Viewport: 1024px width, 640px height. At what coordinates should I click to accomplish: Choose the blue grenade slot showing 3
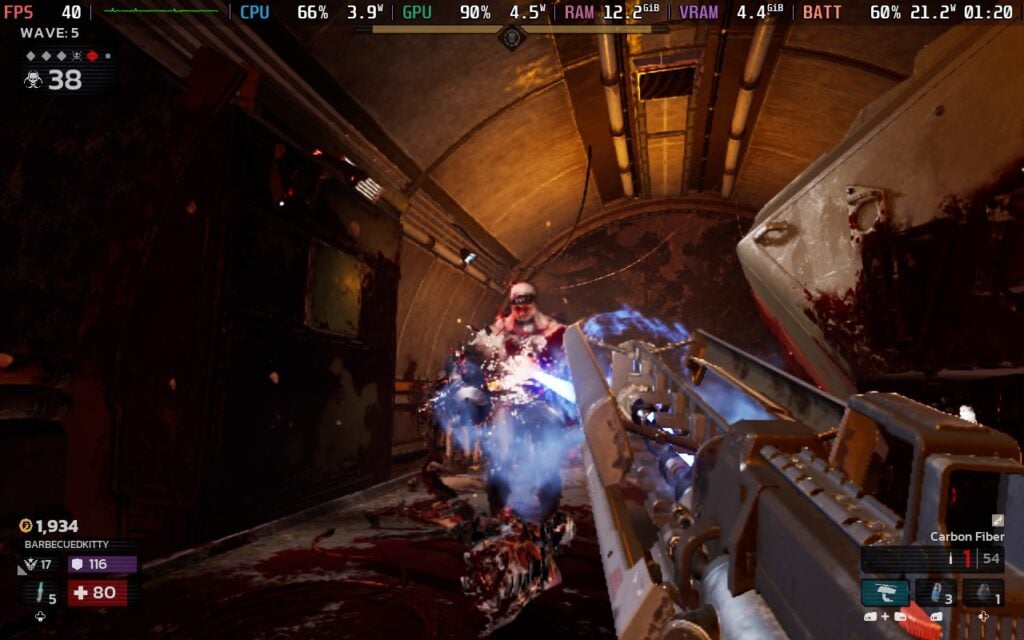(935, 592)
